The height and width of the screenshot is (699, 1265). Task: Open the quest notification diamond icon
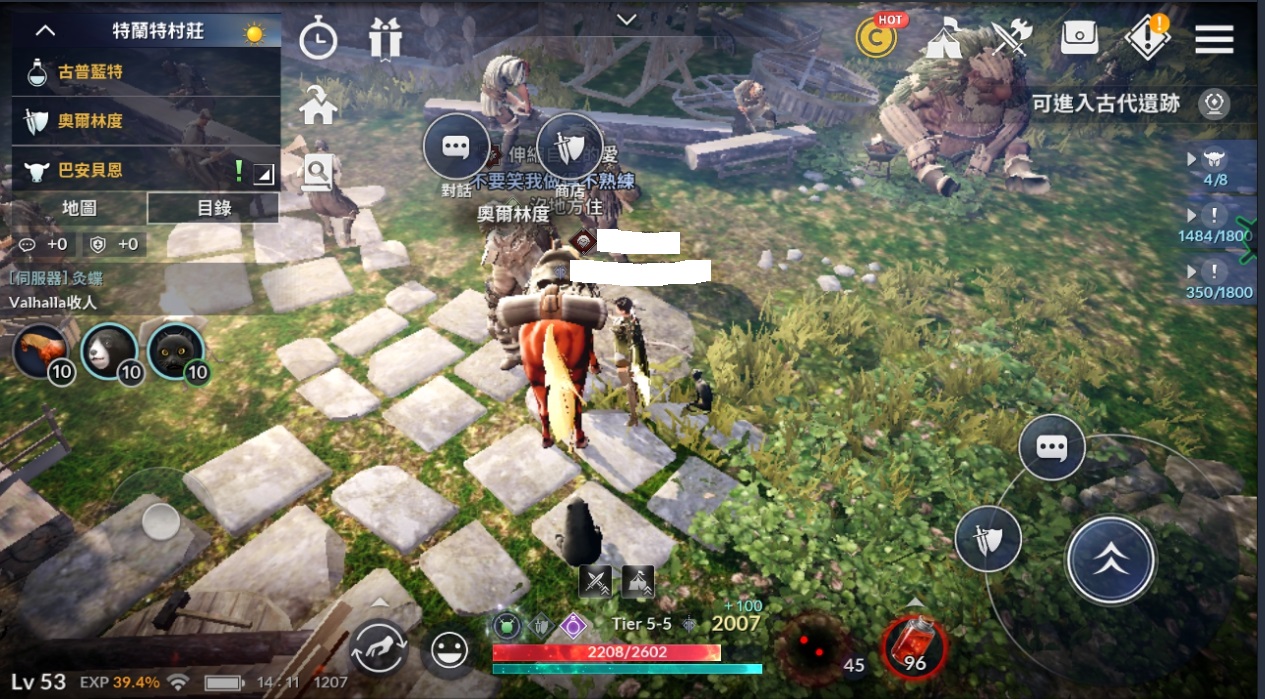(1146, 39)
